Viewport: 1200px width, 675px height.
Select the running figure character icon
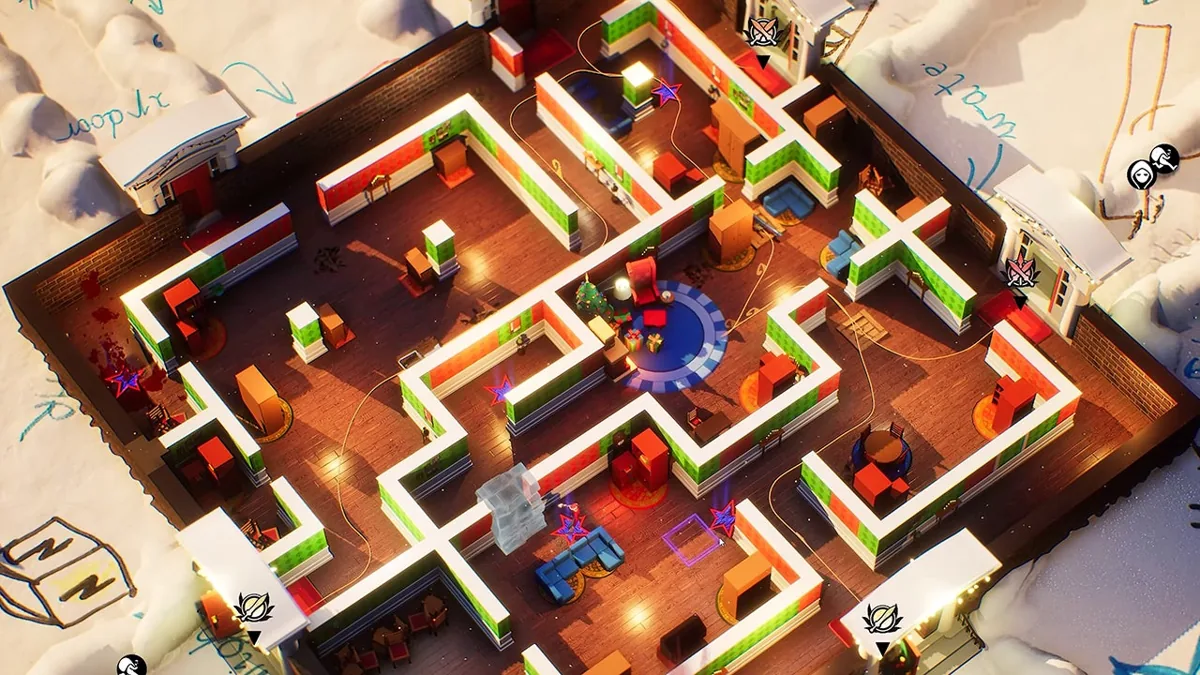[x=1164, y=157]
